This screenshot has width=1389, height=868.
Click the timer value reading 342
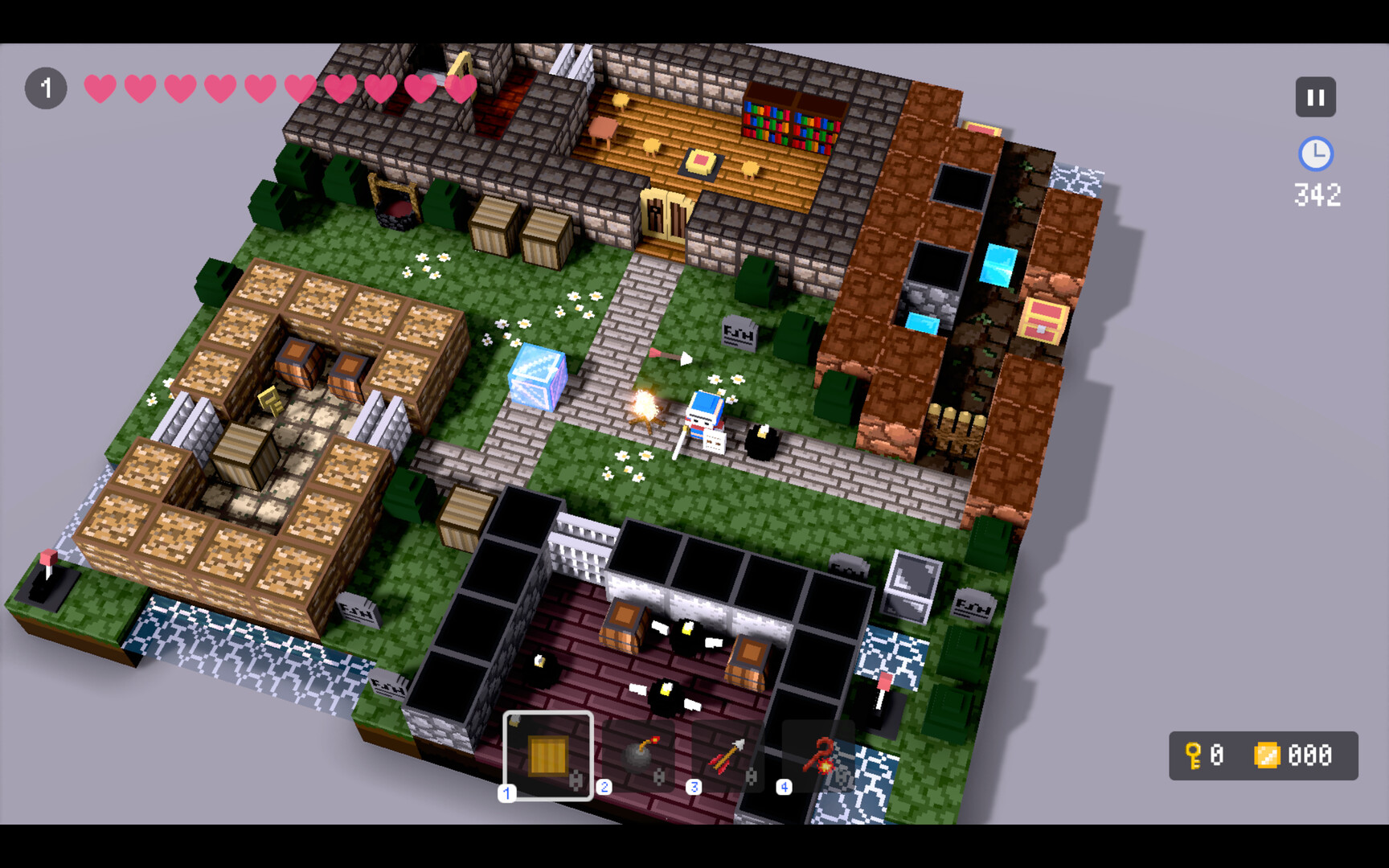tap(1318, 194)
